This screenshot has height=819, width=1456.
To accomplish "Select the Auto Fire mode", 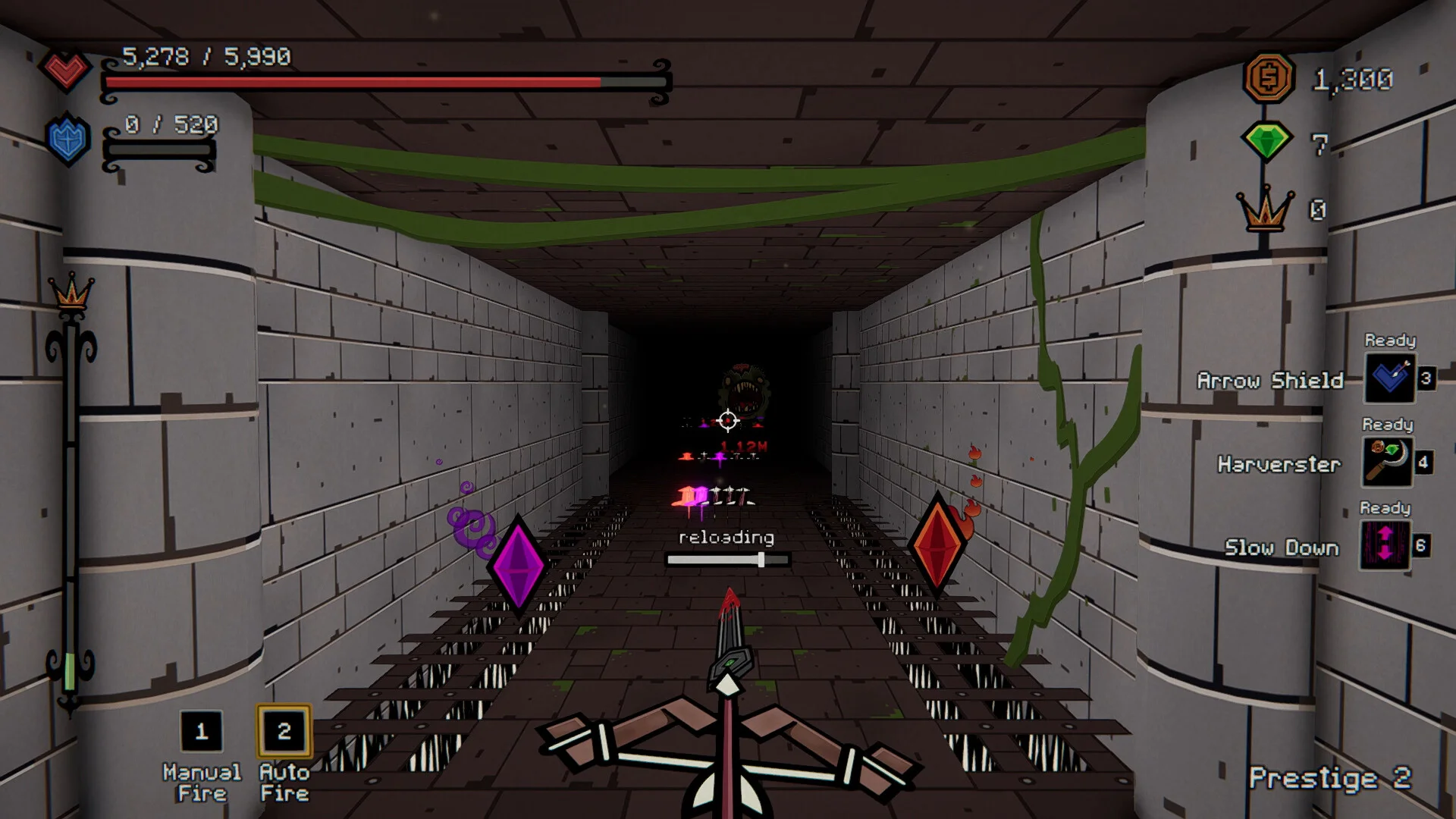I will (284, 731).
